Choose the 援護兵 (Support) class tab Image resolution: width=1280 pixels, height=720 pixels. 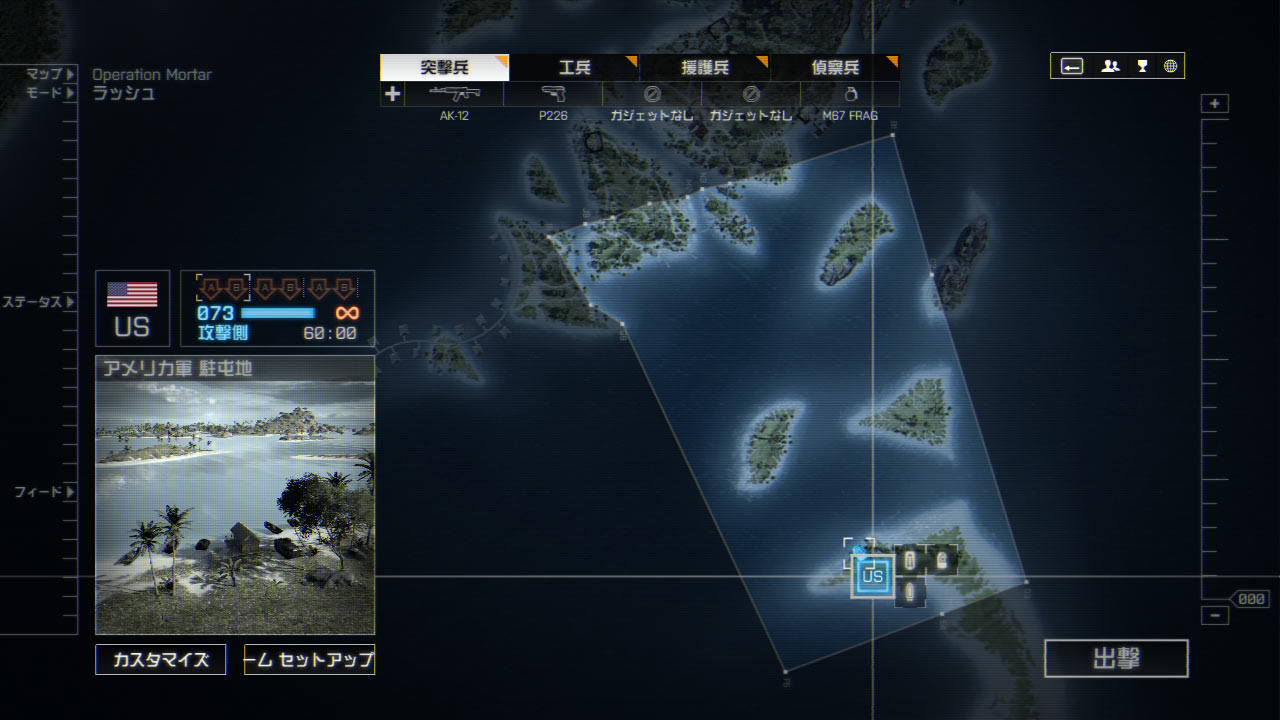click(704, 68)
